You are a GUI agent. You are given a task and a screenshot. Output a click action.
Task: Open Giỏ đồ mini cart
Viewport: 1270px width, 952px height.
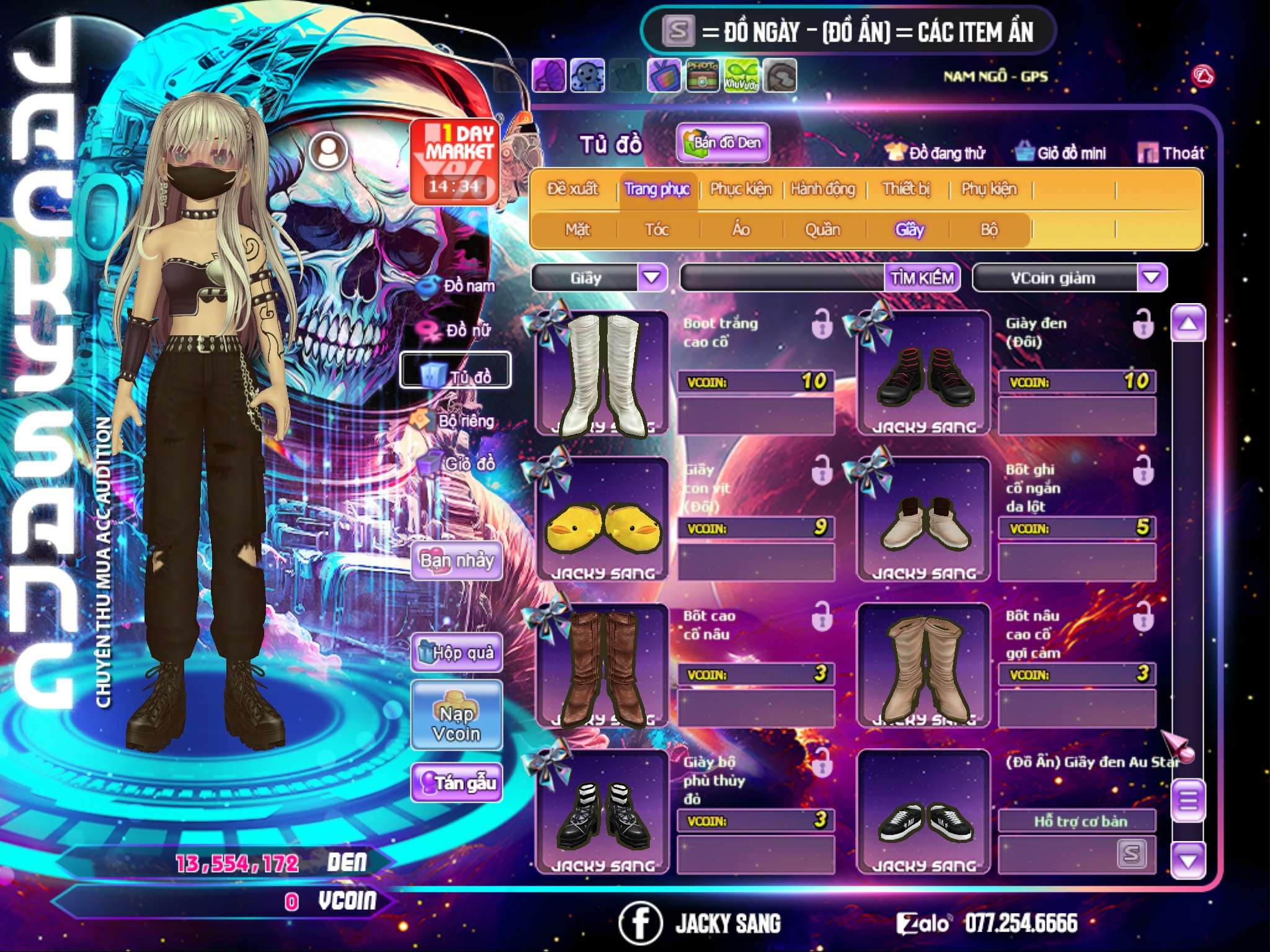pyautogui.click(x=1061, y=152)
